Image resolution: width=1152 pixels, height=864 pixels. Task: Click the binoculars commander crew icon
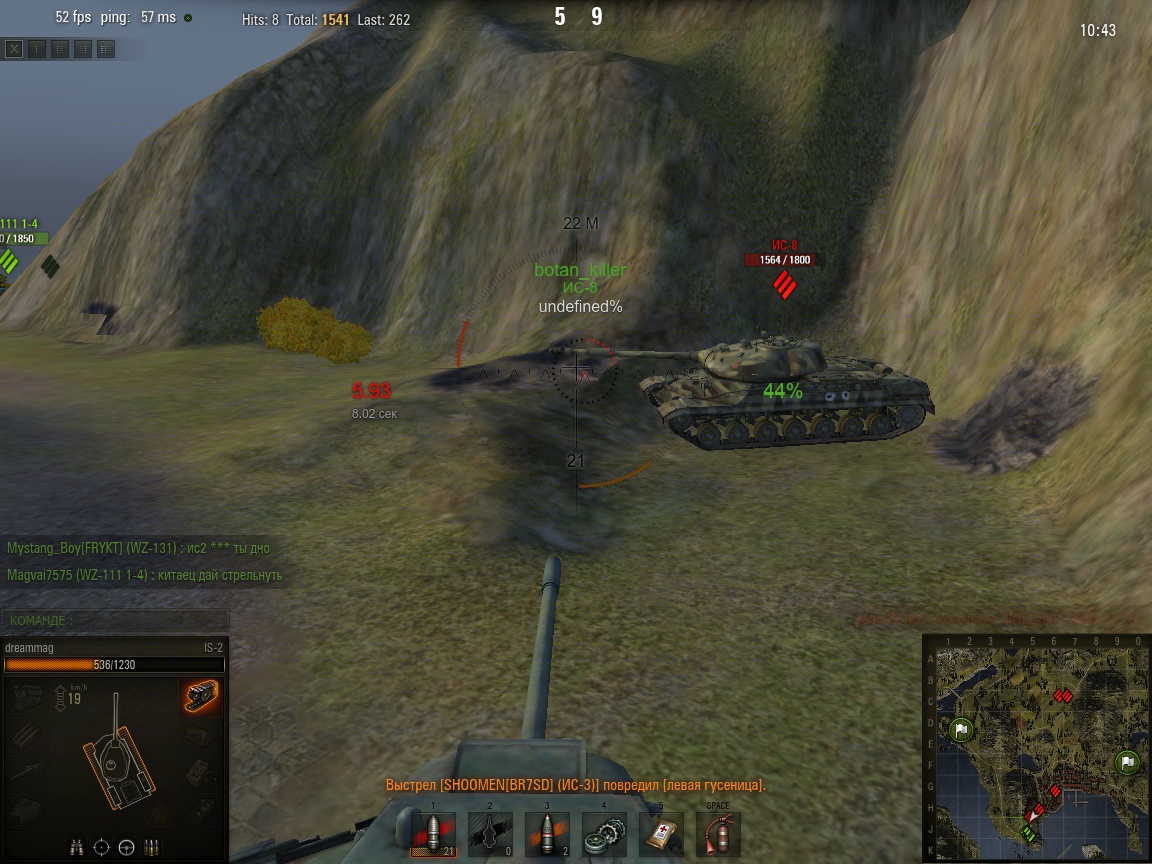pos(77,847)
